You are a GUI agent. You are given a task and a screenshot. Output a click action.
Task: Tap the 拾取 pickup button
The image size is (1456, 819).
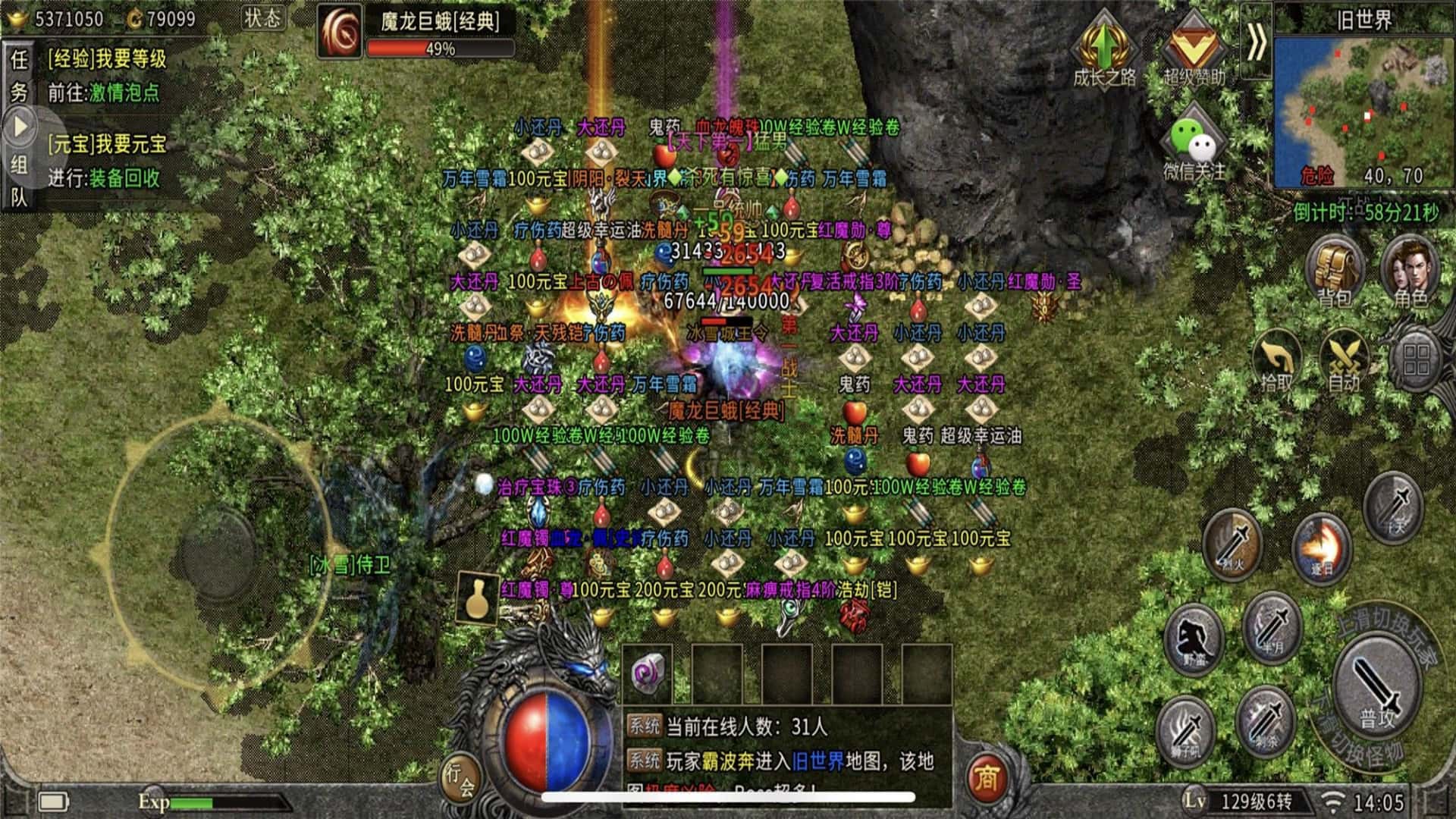pos(1276,362)
